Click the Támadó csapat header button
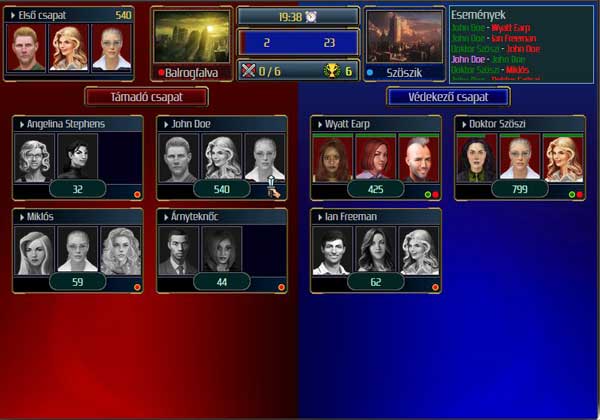 click(146, 97)
